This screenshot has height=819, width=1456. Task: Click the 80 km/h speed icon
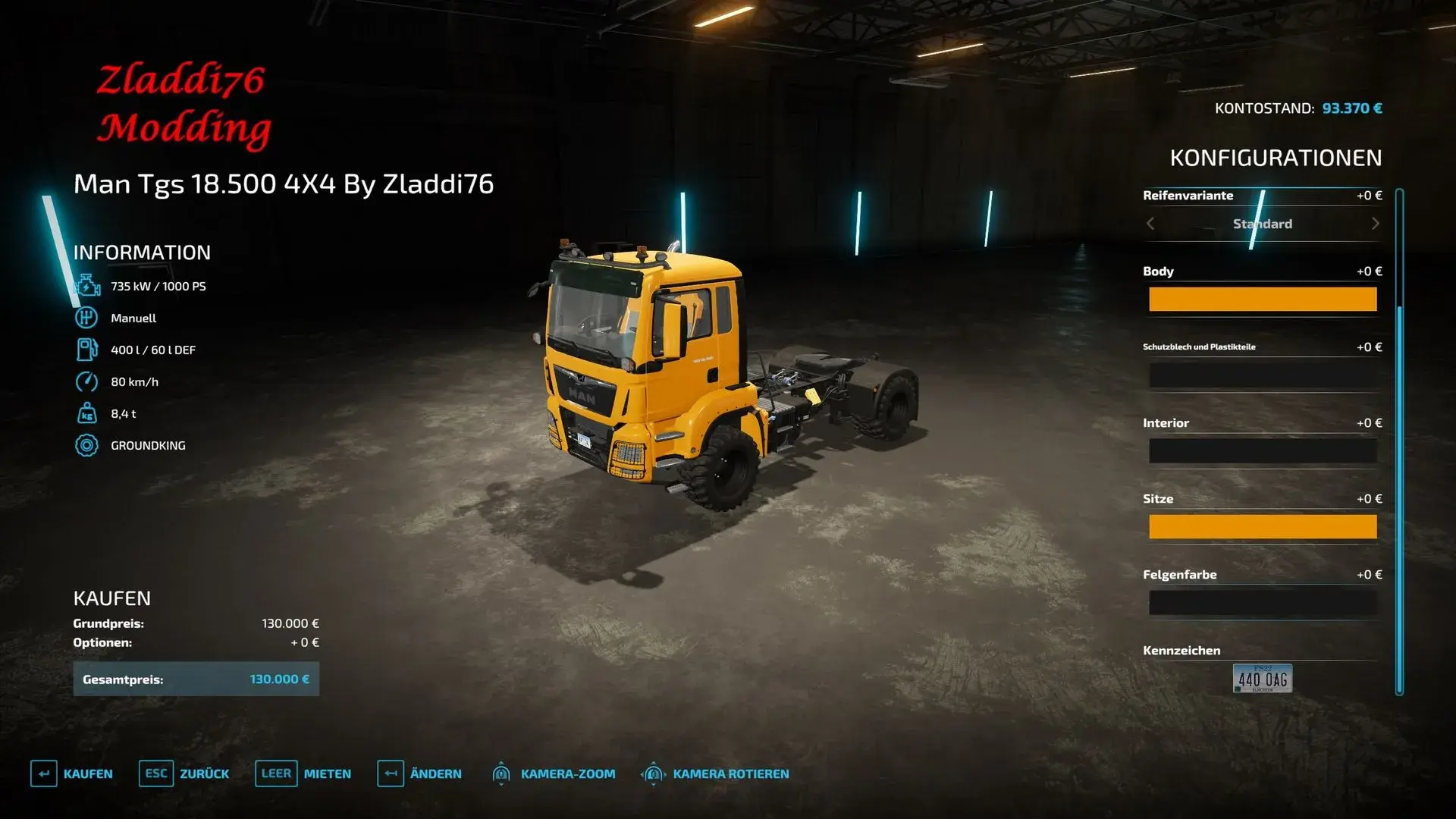(x=89, y=381)
